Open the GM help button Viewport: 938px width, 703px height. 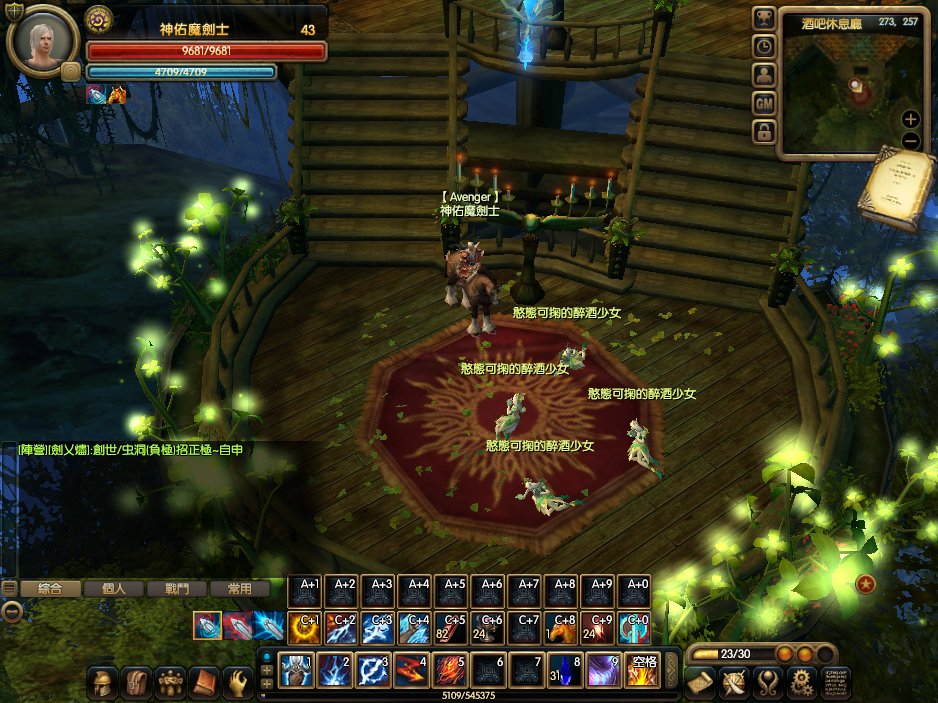[764, 102]
